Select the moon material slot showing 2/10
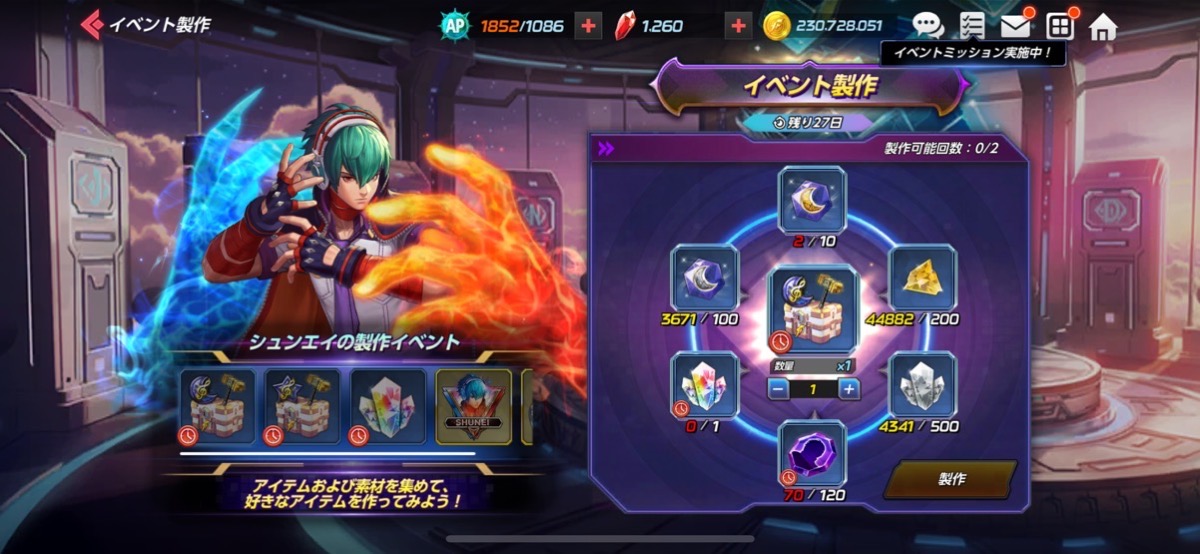This screenshot has width=1200, height=554. (812, 200)
